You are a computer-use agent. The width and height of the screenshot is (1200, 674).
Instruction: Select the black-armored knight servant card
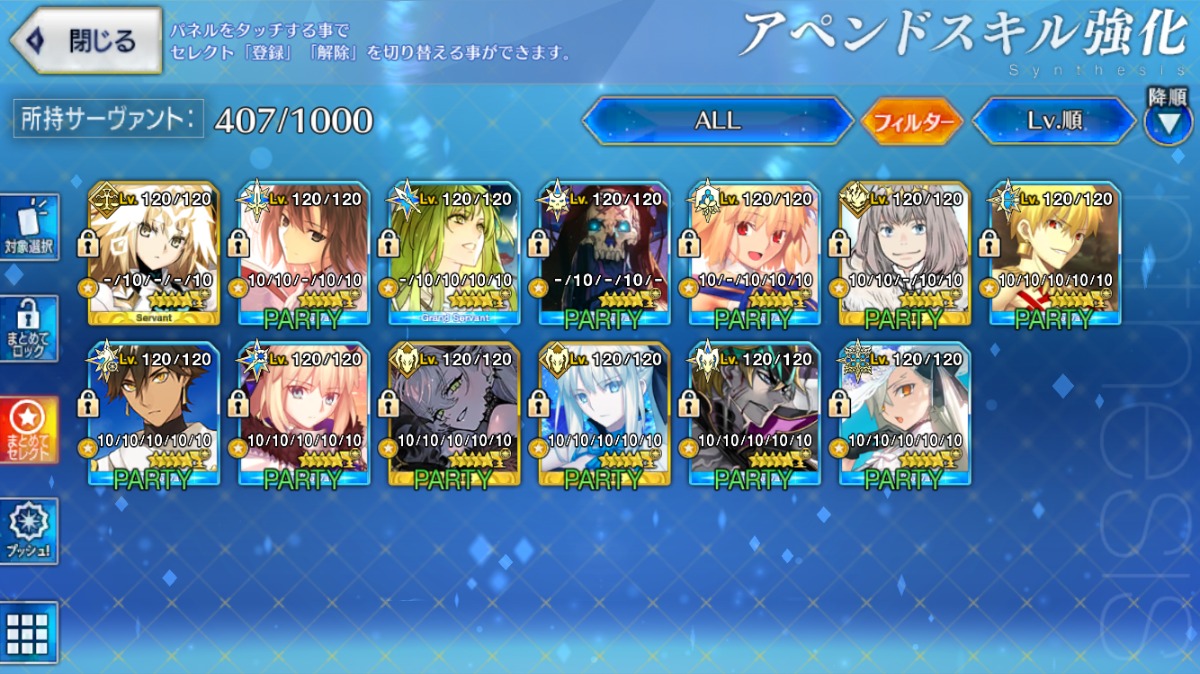(754, 413)
